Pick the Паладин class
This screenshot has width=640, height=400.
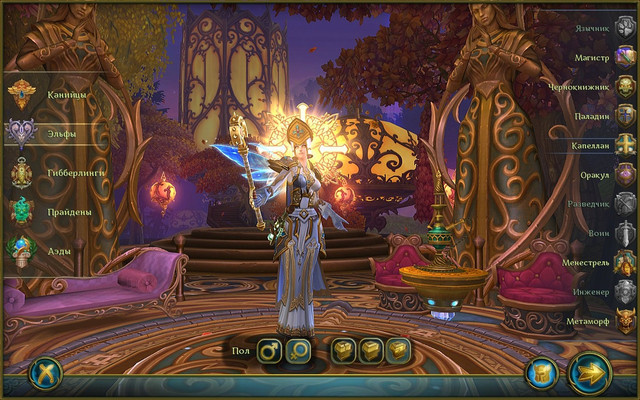point(625,116)
